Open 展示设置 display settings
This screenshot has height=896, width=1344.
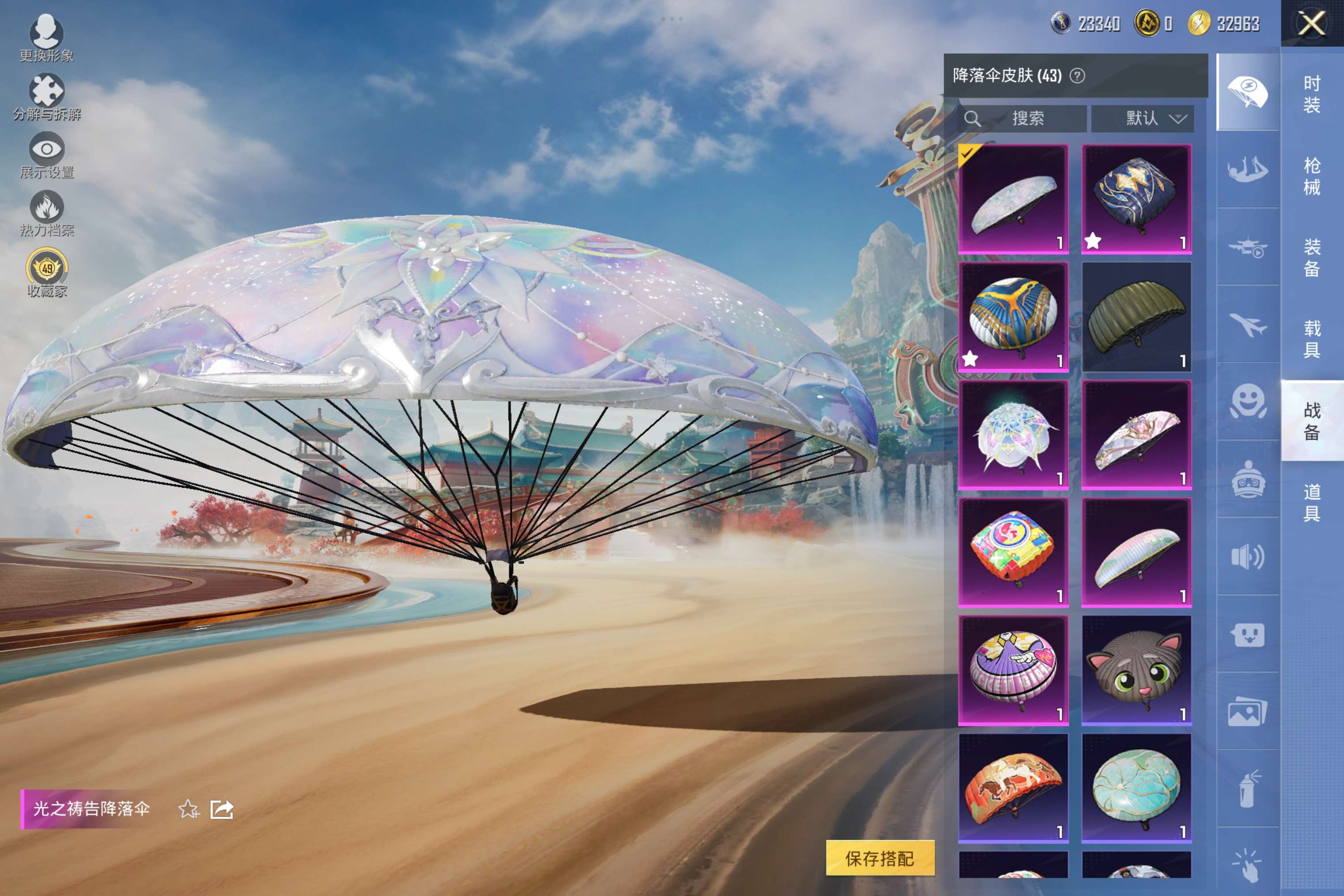click(46, 155)
